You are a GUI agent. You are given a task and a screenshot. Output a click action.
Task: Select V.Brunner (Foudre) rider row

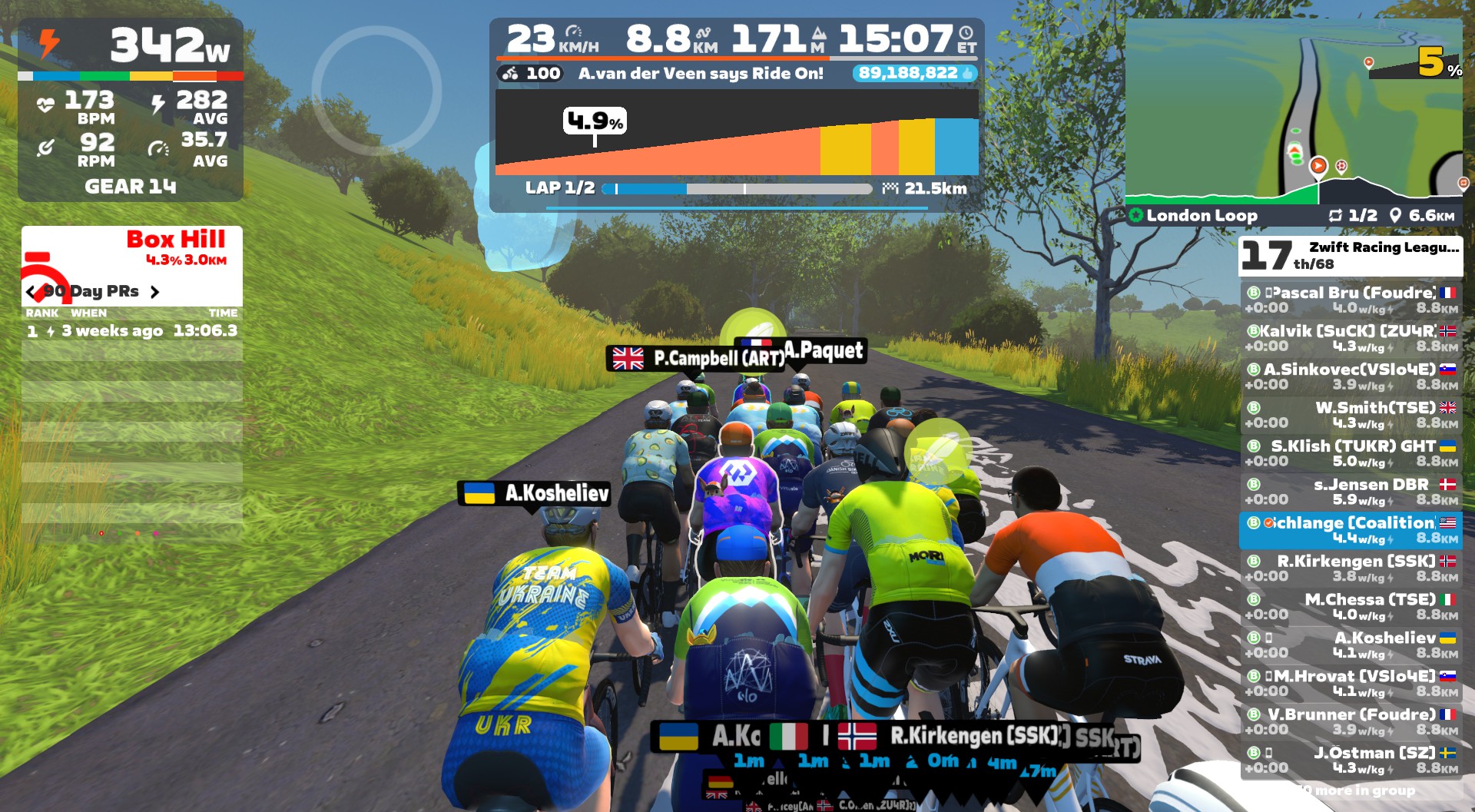click(x=1351, y=722)
